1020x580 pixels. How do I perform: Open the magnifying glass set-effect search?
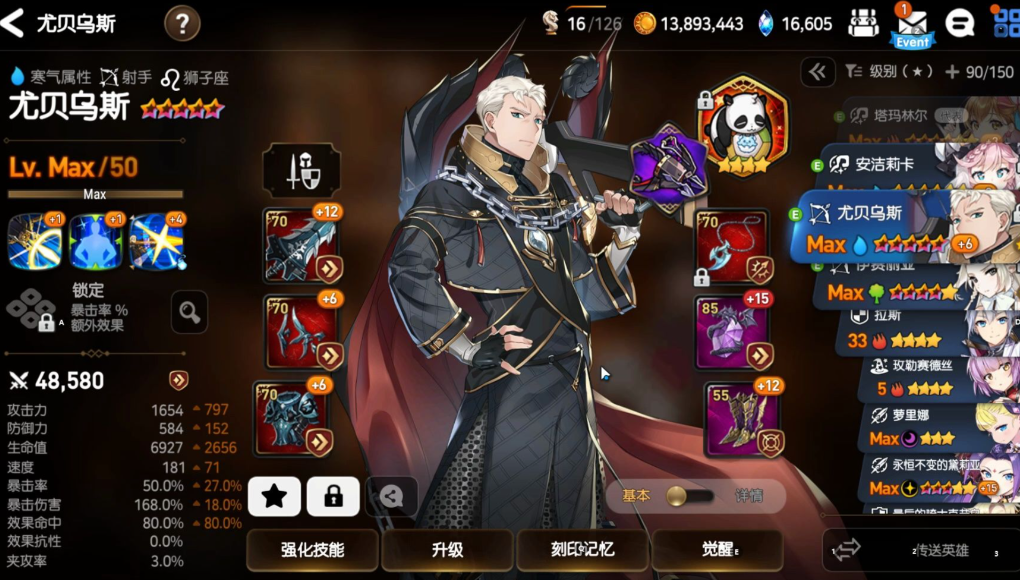(189, 313)
